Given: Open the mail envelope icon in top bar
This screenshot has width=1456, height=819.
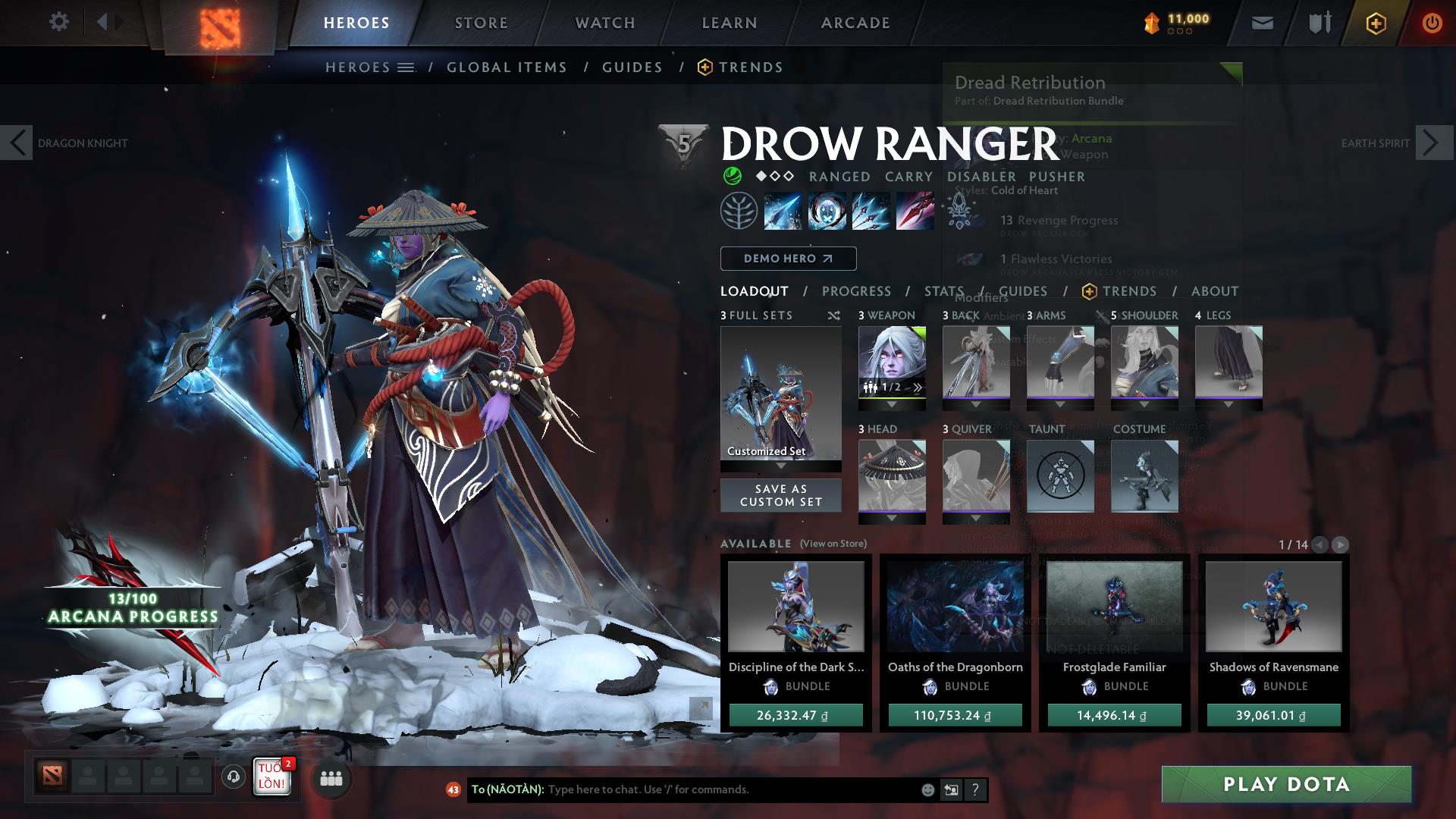Looking at the screenshot, I should pos(1263,22).
